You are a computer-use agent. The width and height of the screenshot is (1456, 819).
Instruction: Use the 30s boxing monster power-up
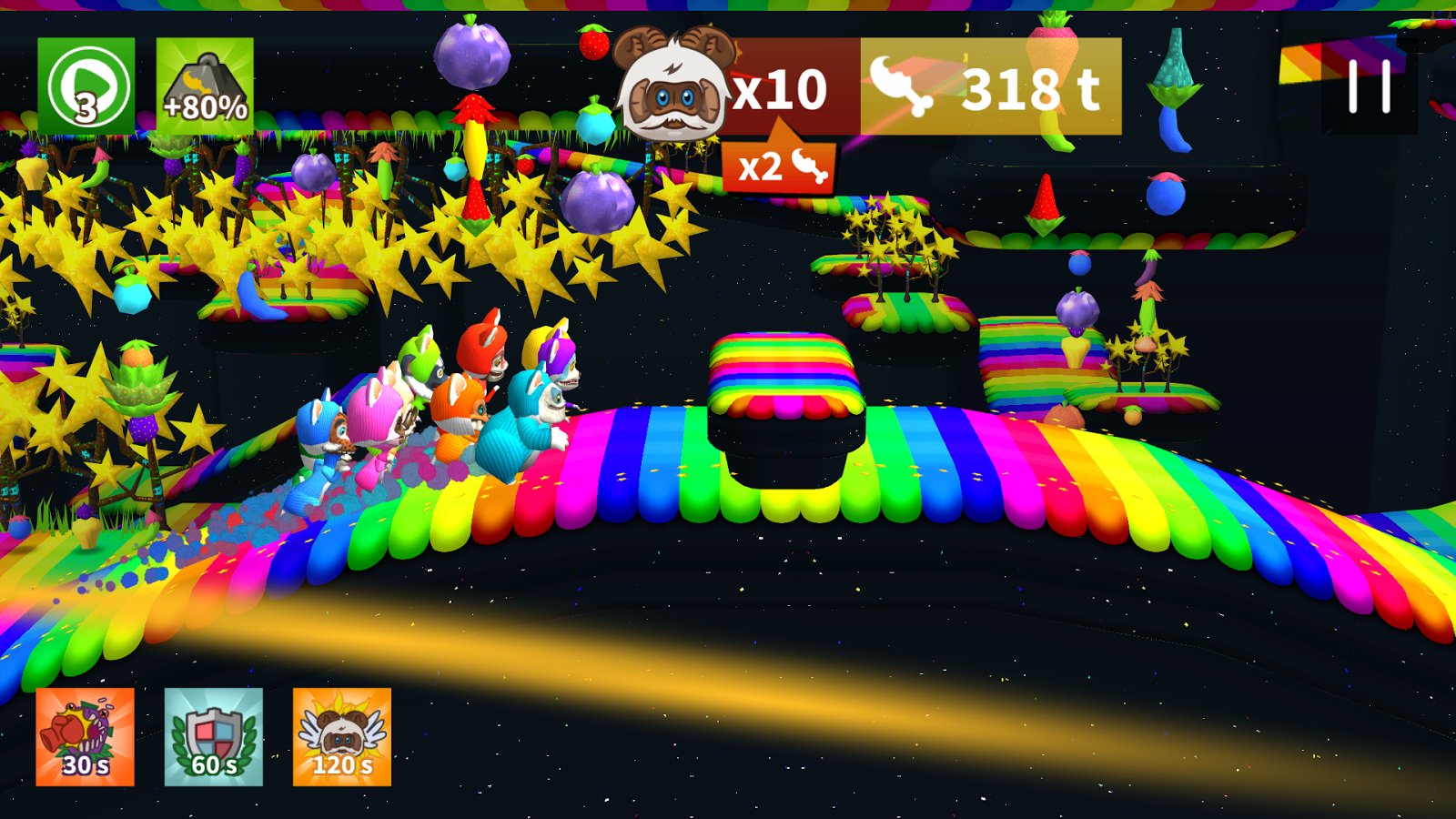tap(86, 736)
